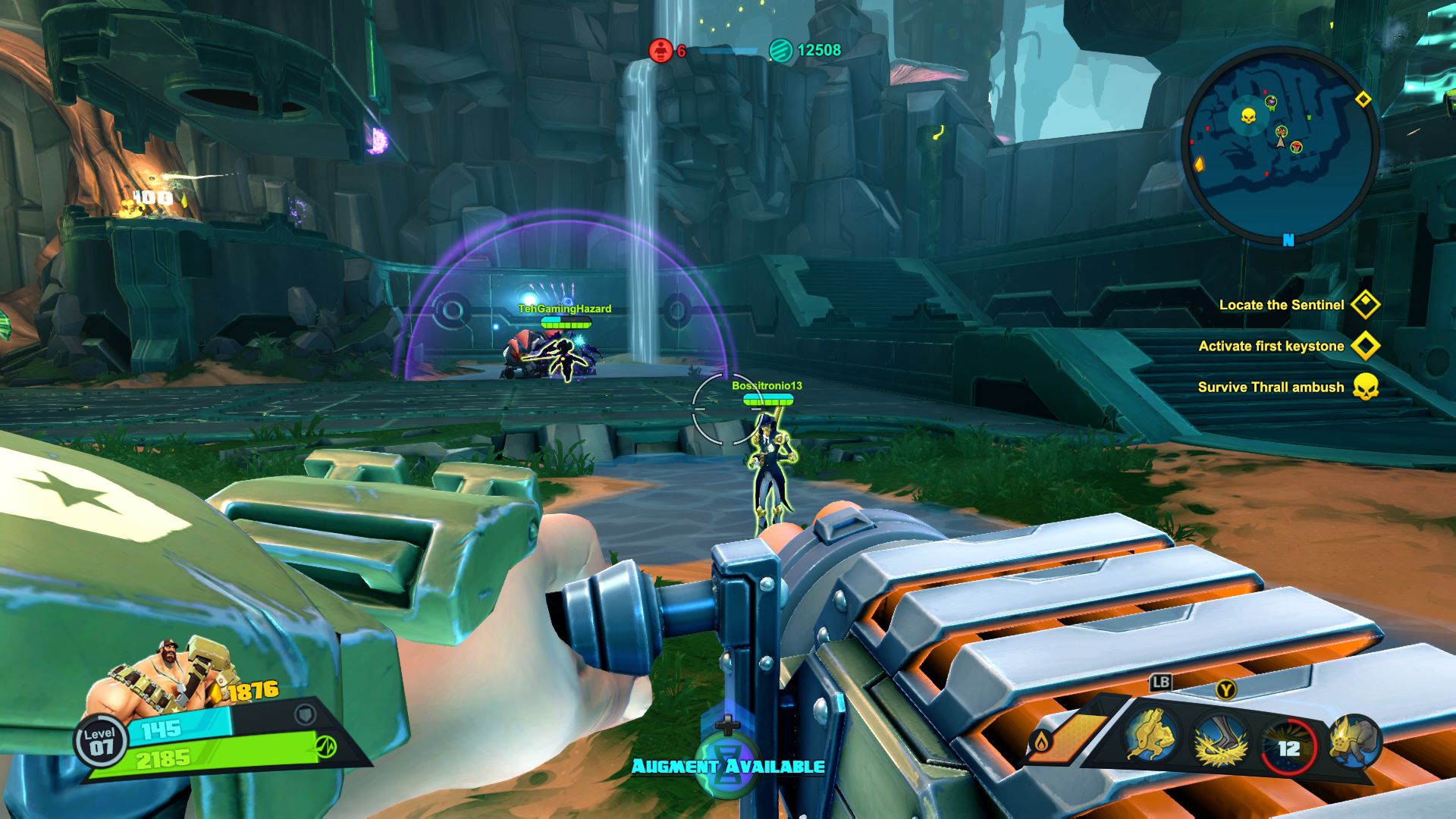Select the Survive Thrall ambush objective
This screenshot has width=1456, height=819.
click(x=1271, y=387)
